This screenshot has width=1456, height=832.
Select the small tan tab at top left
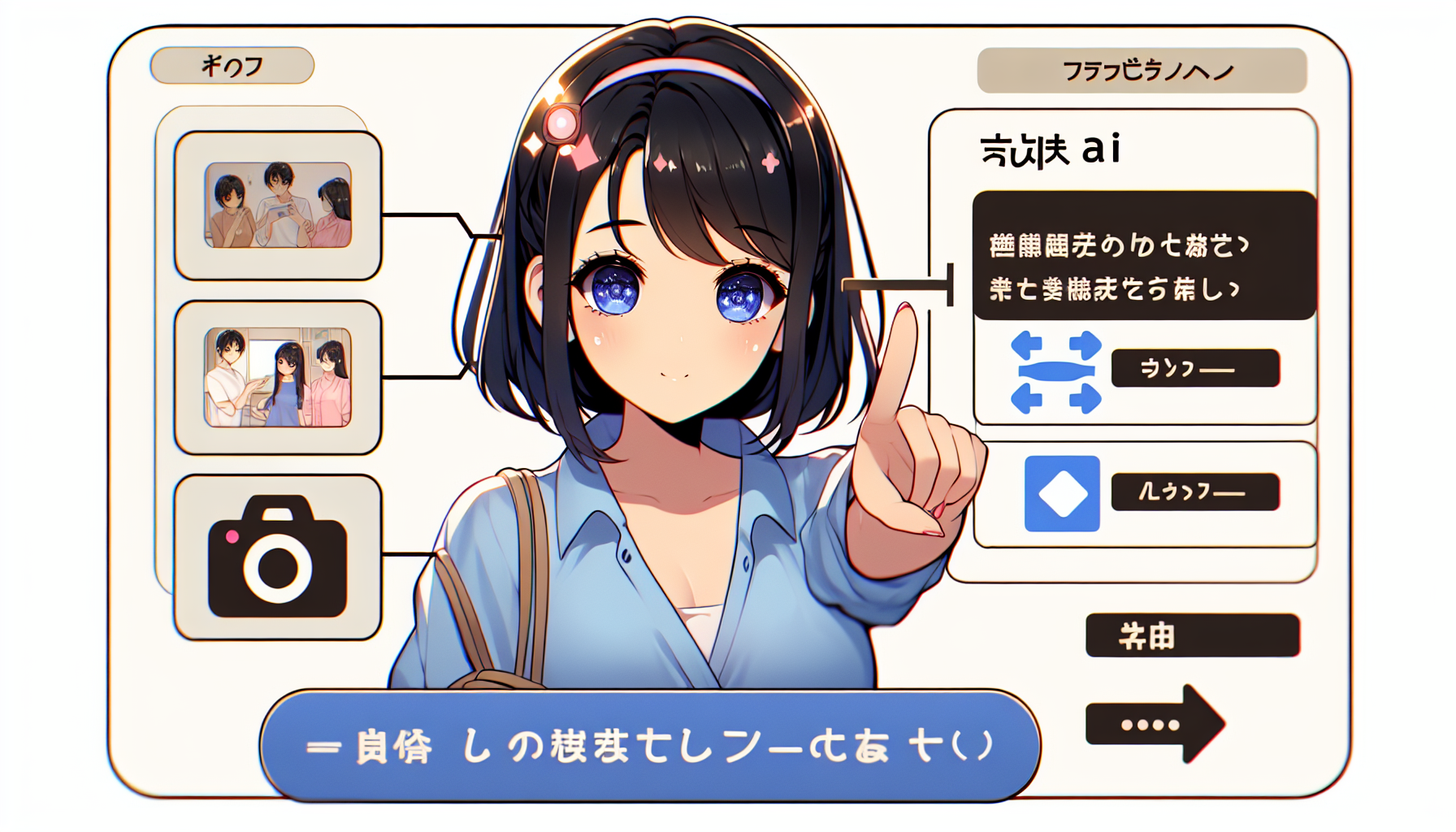click(x=232, y=66)
